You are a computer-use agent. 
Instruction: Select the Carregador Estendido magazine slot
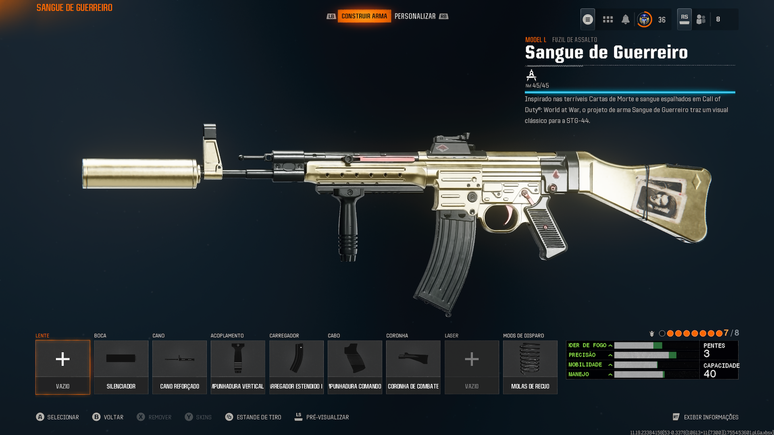pyautogui.click(x=296, y=366)
